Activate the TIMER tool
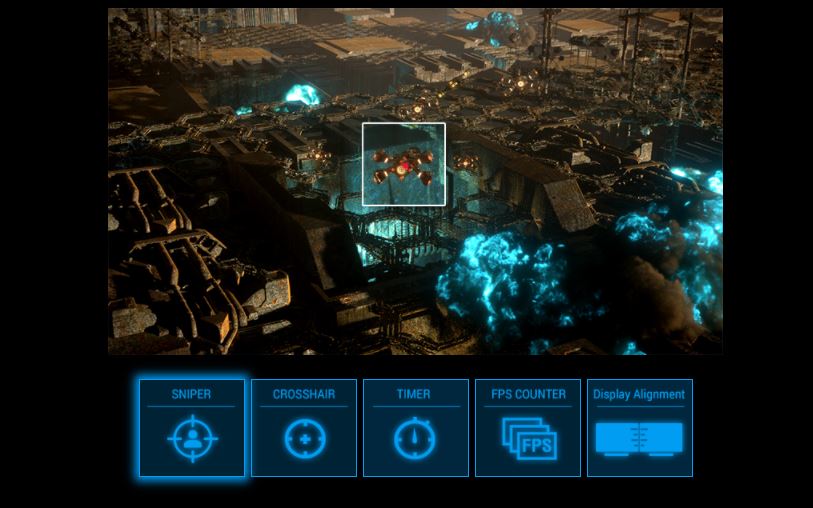The width and height of the screenshot is (813, 508). coord(415,428)
